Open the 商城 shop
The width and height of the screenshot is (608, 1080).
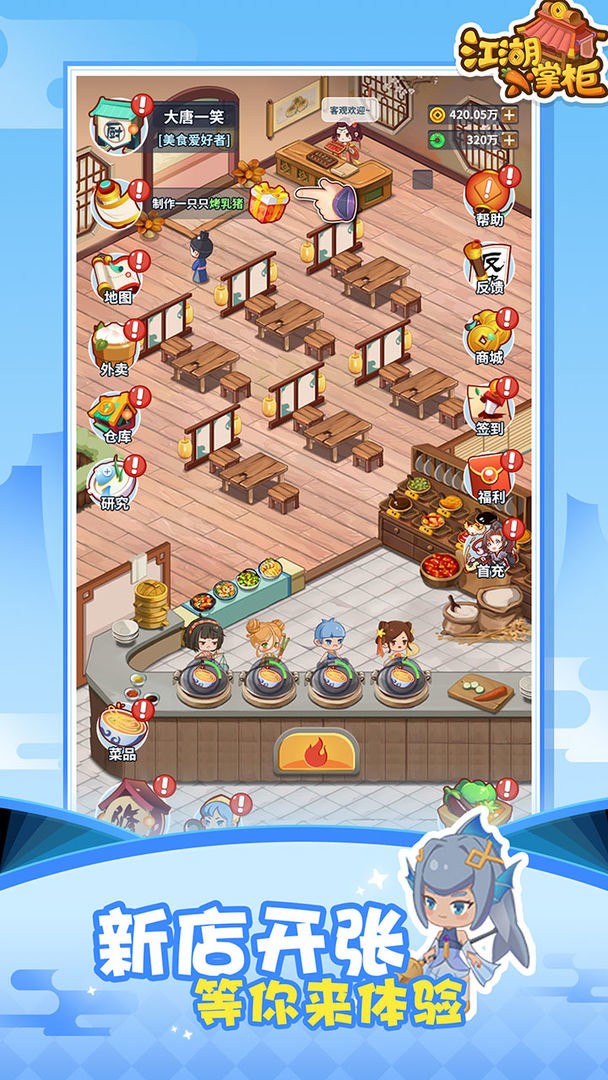pyautogui.click(x=490, y=336)
